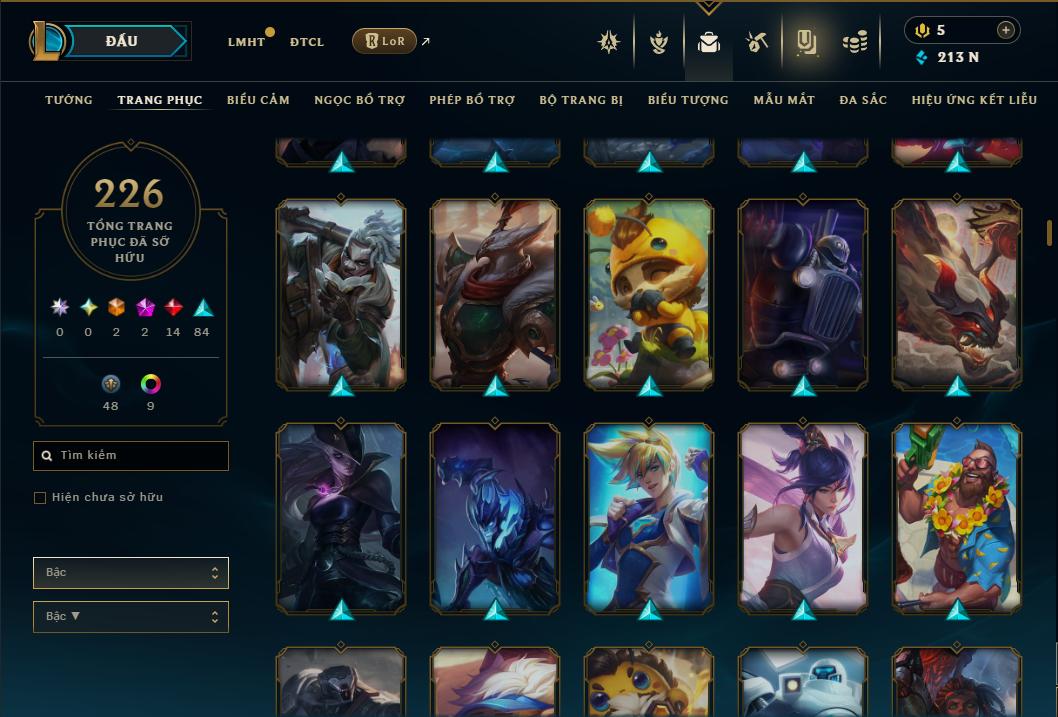Choose the bearded man with flower lei skin

click(x=957, y=517)
